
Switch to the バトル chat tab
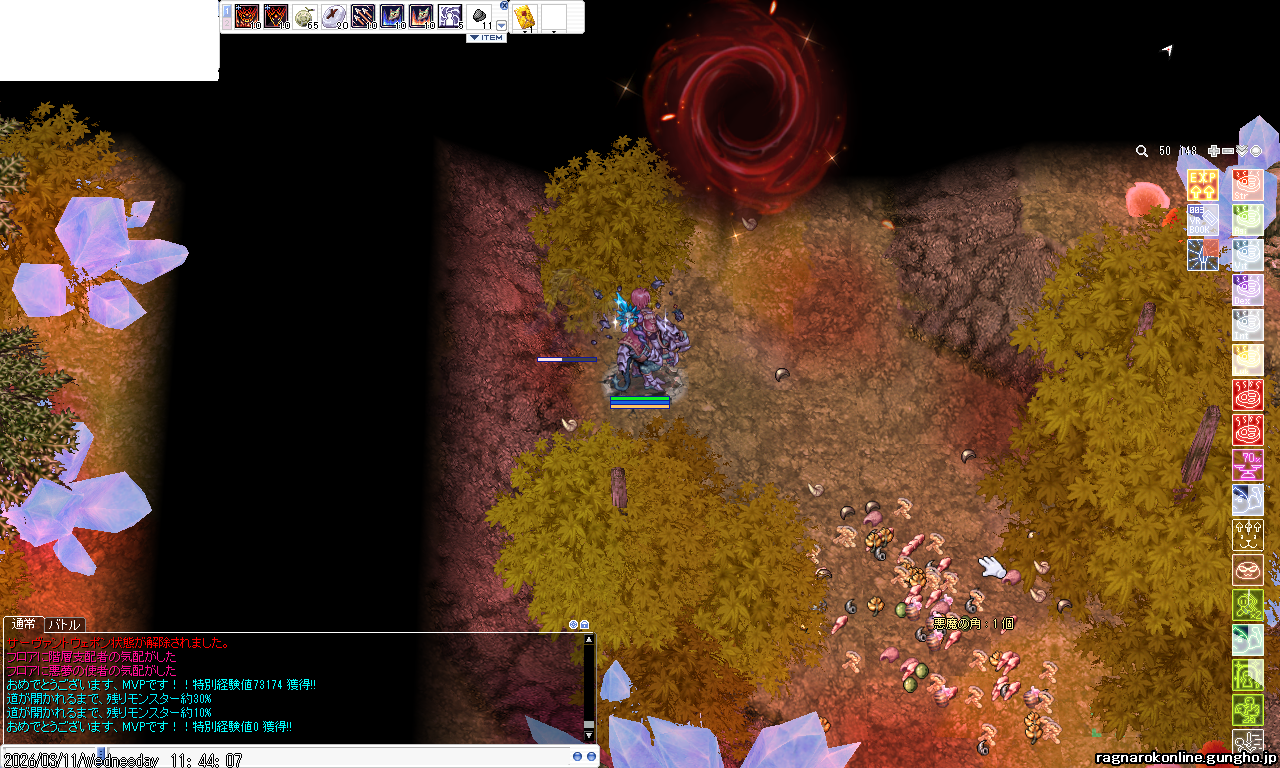65,625
